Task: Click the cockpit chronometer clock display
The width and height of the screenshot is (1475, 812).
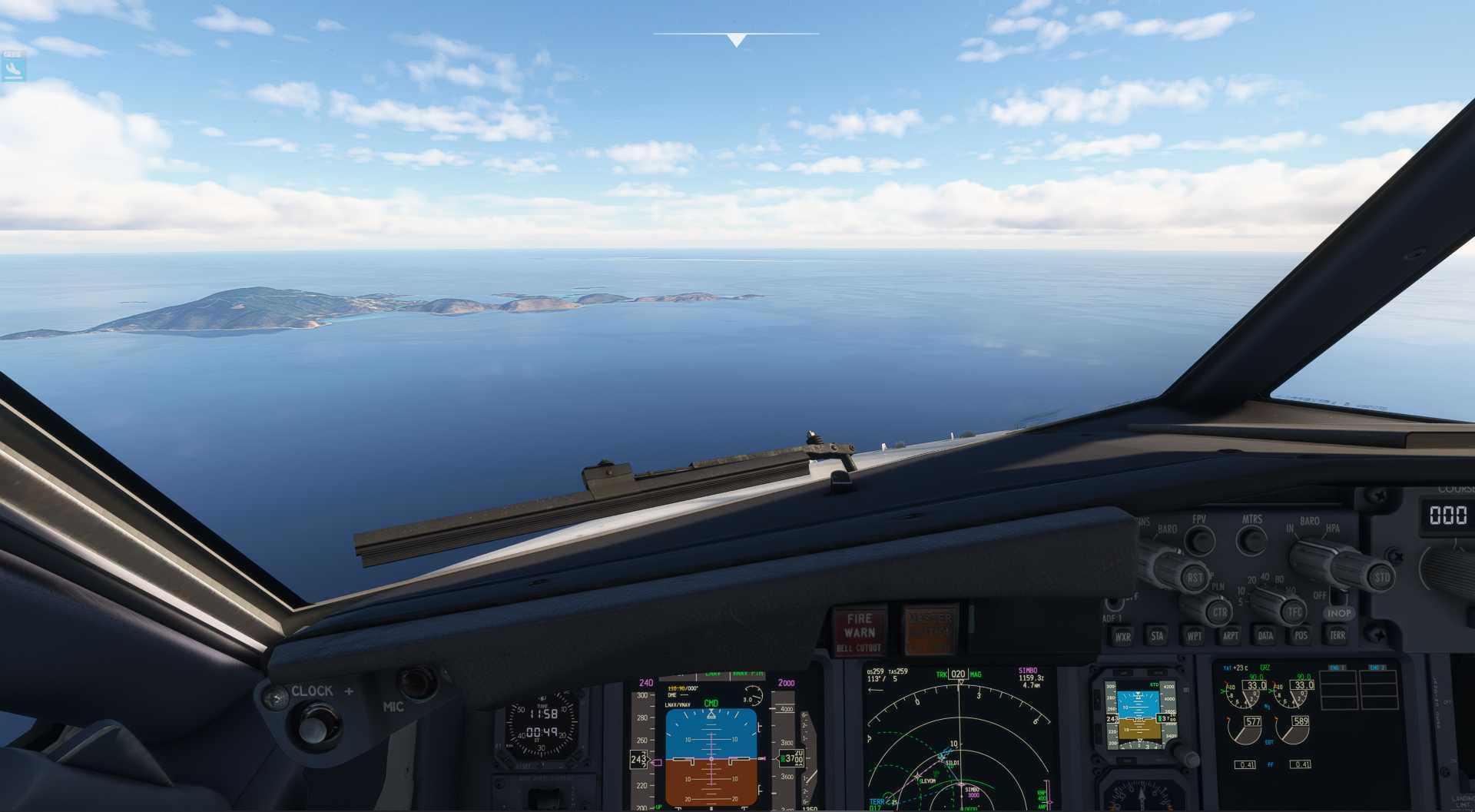Action: pyautogui.click(x=541, y=726)
